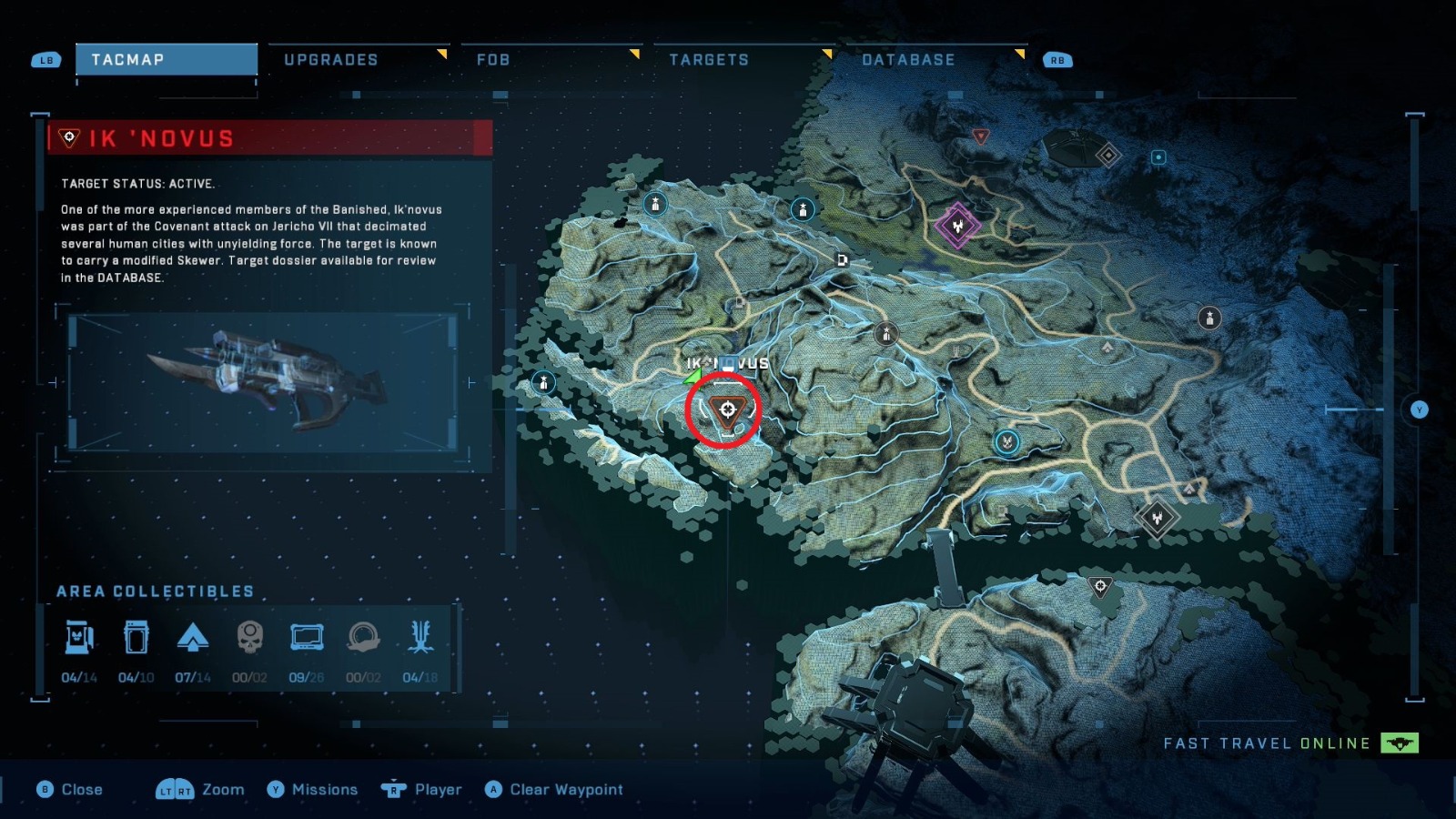Viewport: 1456px width, 819px height.
Task: Switch to the UPGRADES tab
Action: pyautogui.click(x=332, y=59)
